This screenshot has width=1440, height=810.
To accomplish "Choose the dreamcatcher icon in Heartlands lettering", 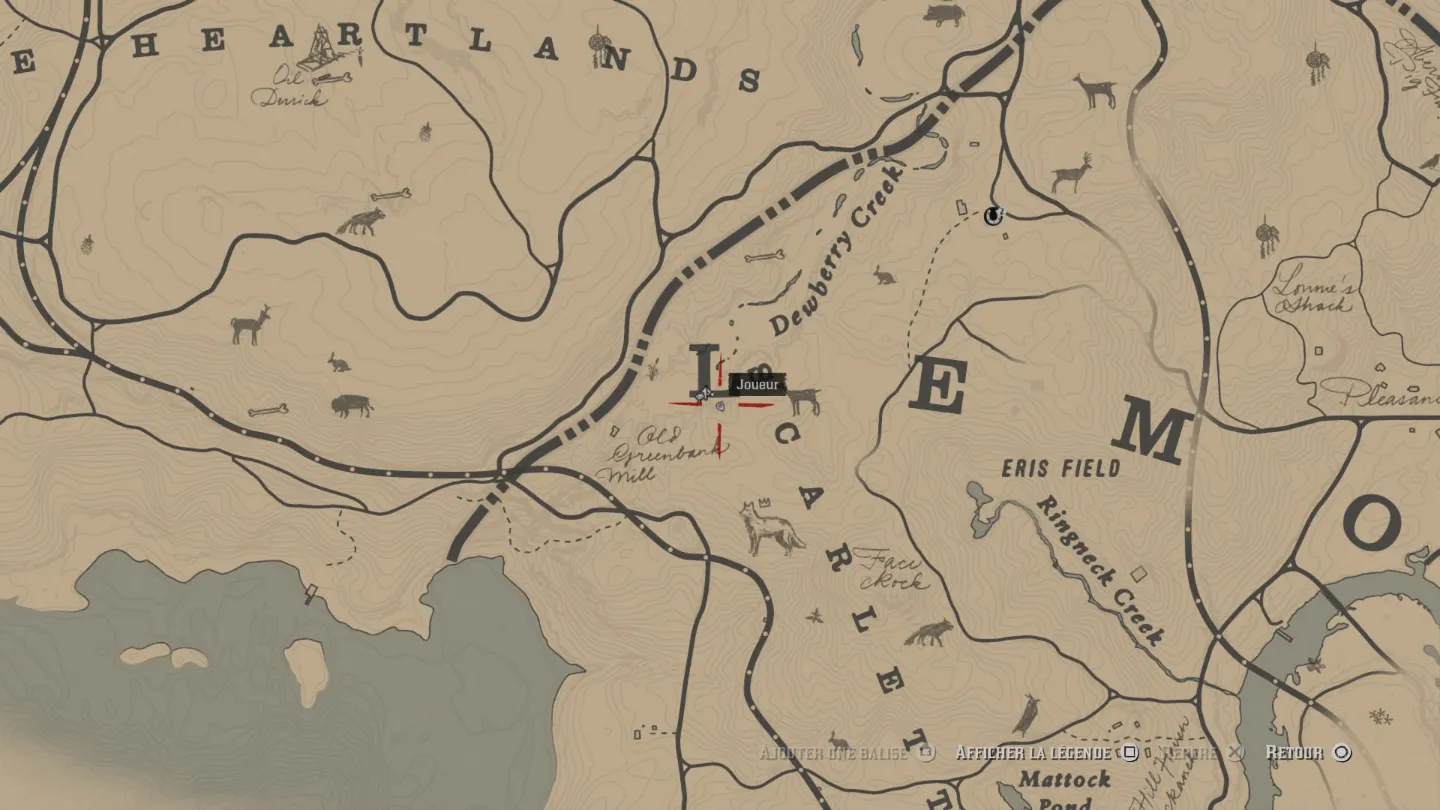I will [598, 44].
